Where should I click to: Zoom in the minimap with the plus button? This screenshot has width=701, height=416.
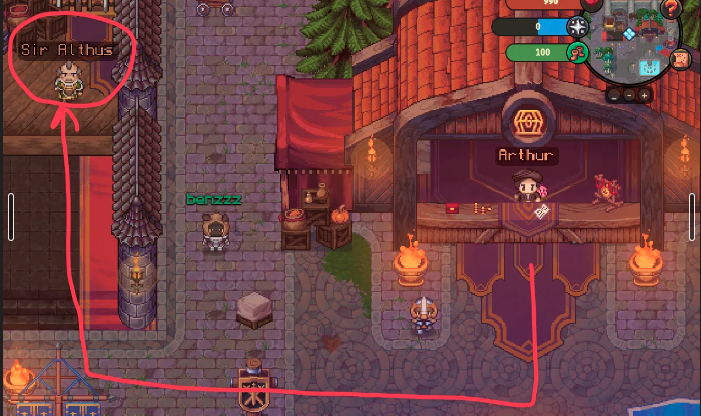[645, 95]
